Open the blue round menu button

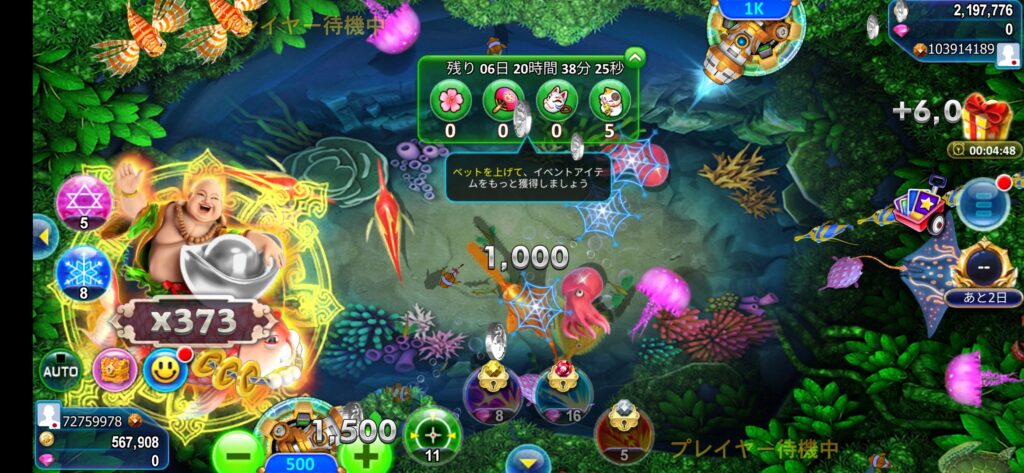click(982, 204)
